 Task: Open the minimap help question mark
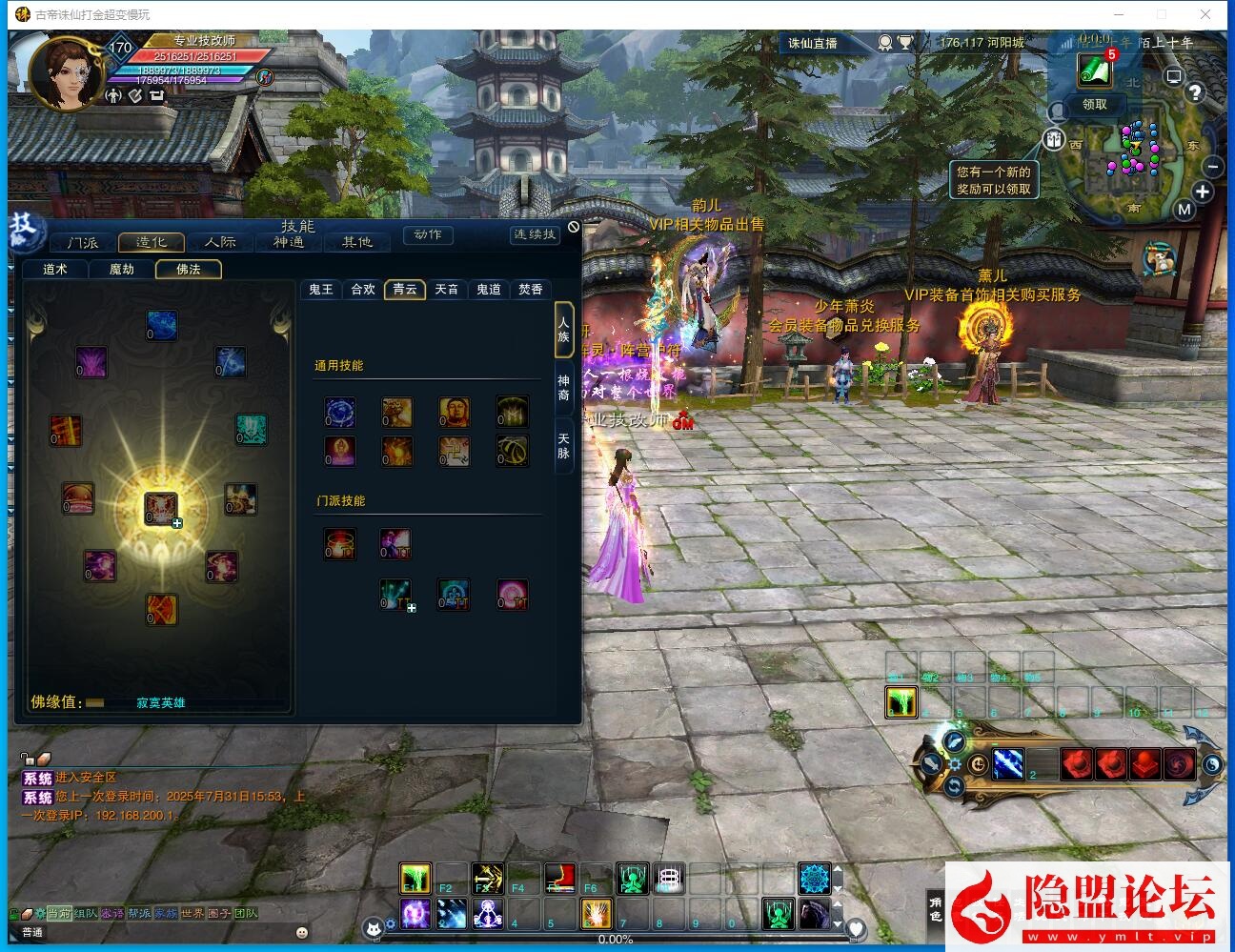point(1194,92)
